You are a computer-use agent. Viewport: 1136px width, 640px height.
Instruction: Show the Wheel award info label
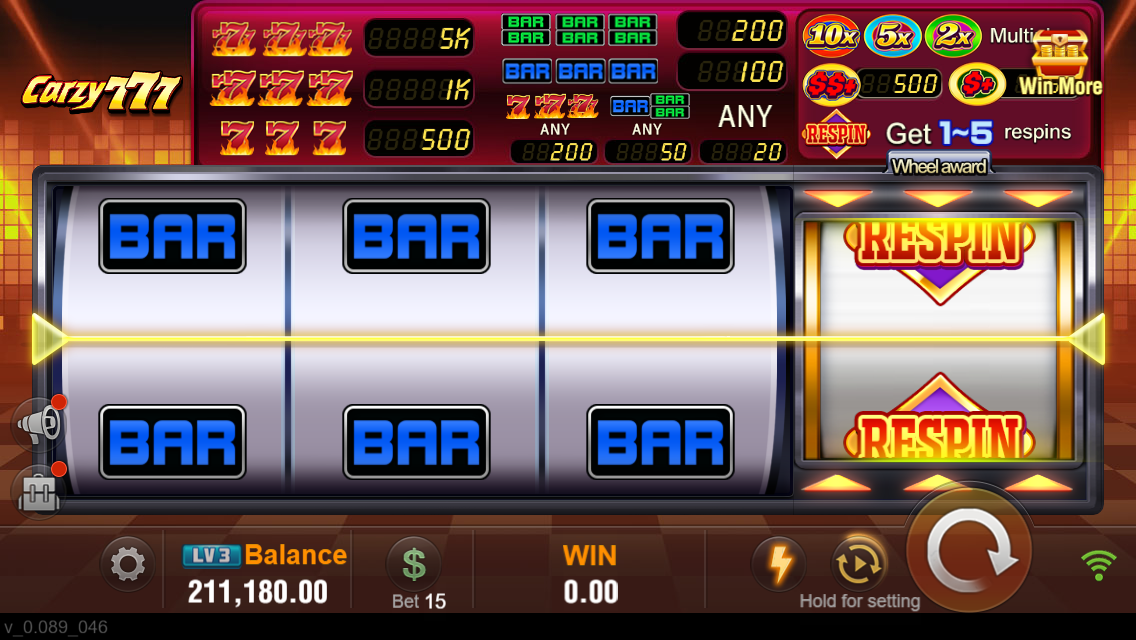point(938,166)
